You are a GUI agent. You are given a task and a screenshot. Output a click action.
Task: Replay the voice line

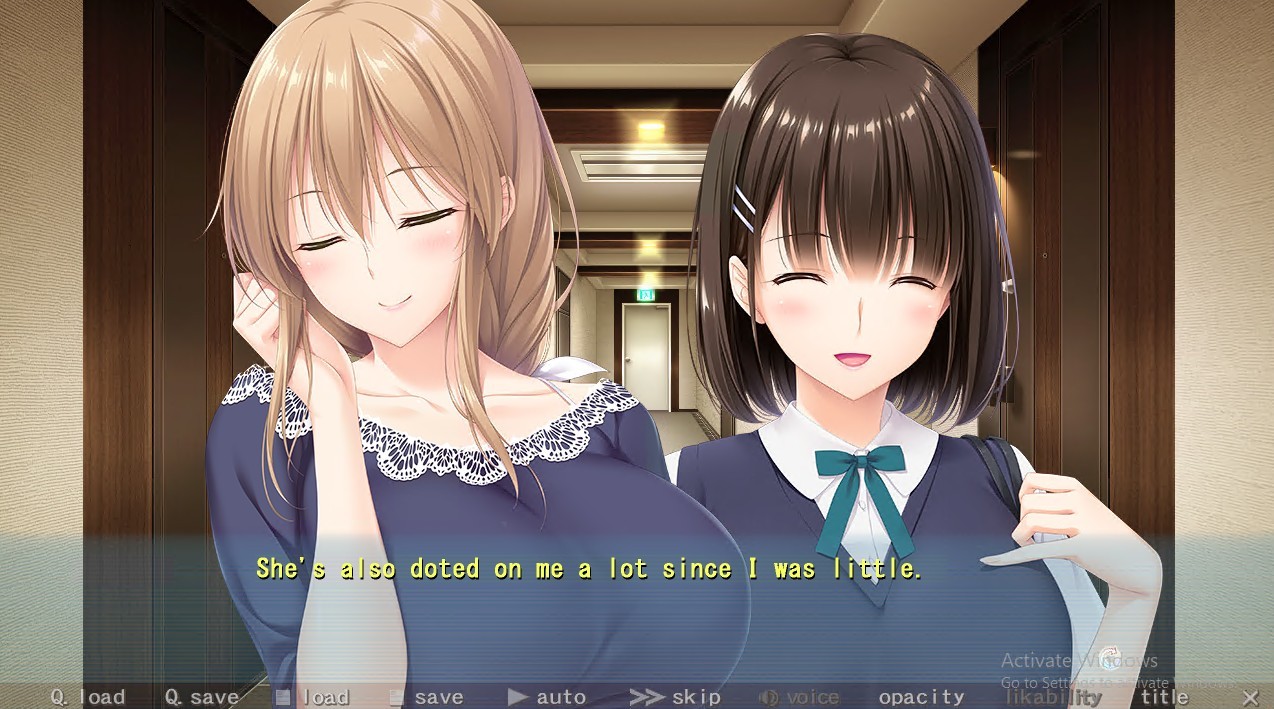[x=799, y=697]
